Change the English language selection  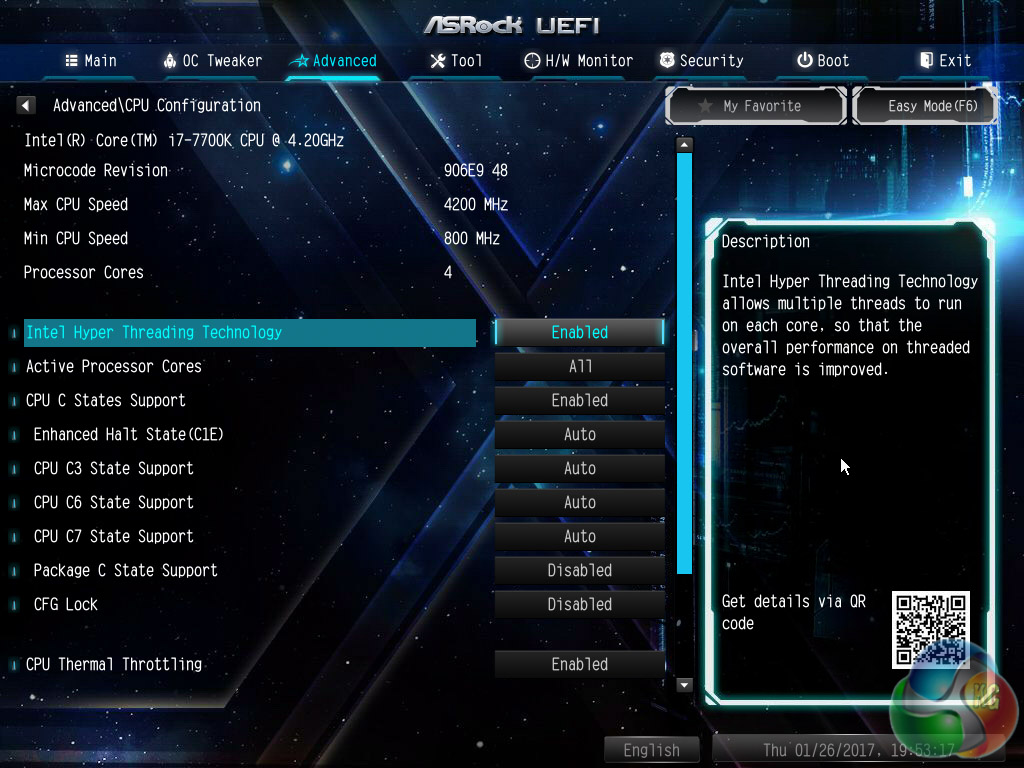coord(651,750)
